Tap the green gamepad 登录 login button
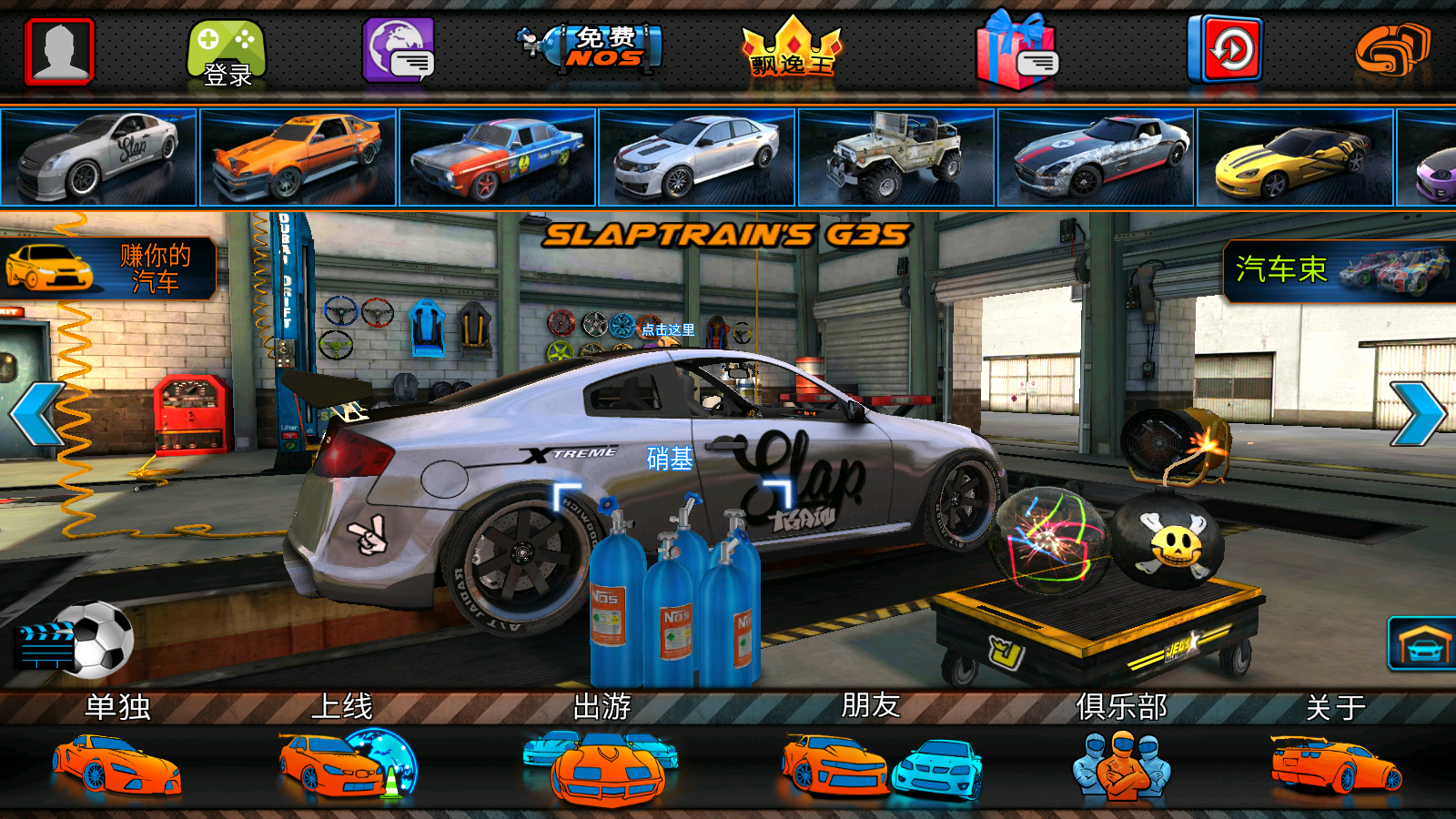1456x819 pixels. click(227, 53)
